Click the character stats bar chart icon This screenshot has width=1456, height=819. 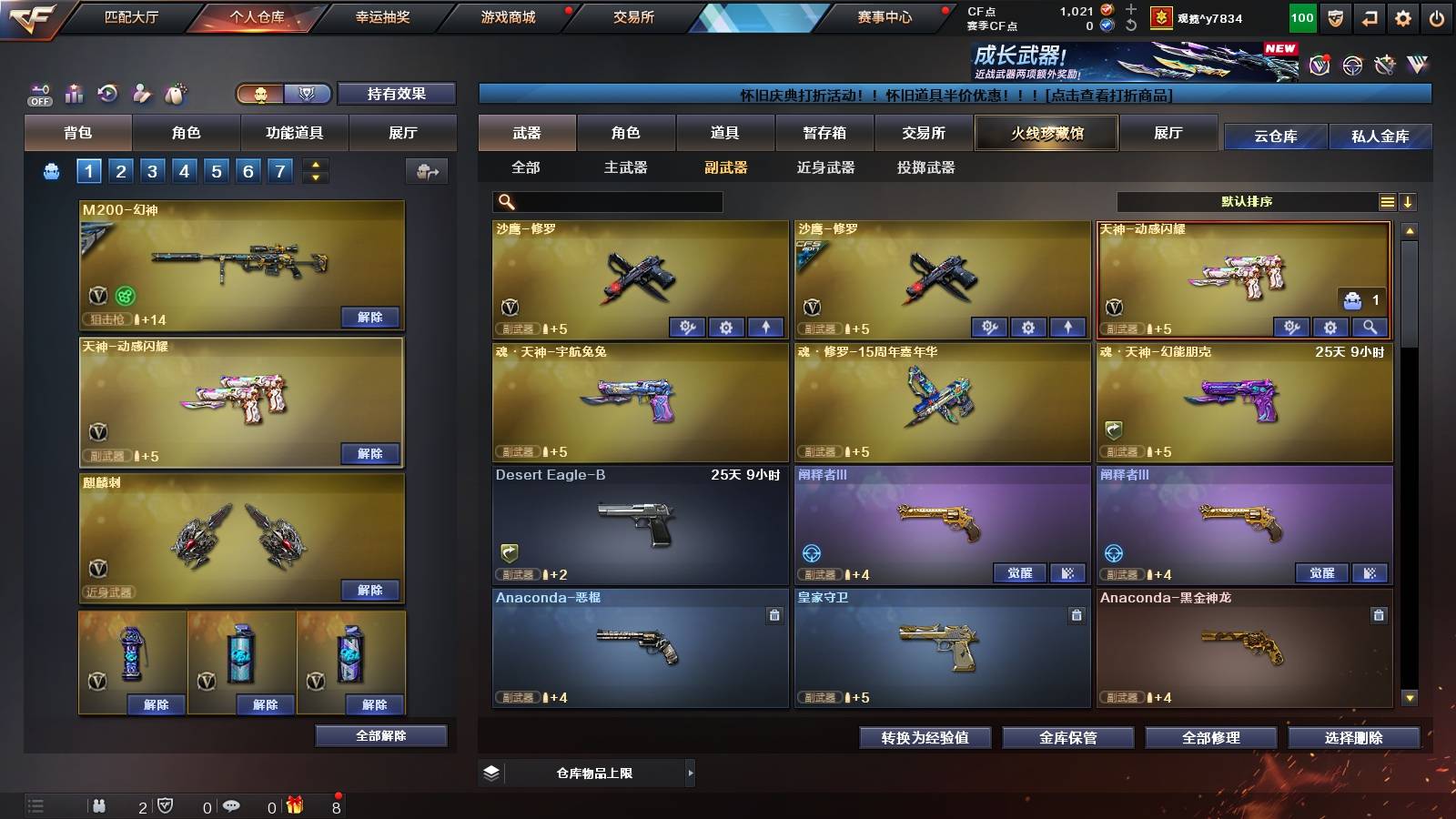click(72, 93)
